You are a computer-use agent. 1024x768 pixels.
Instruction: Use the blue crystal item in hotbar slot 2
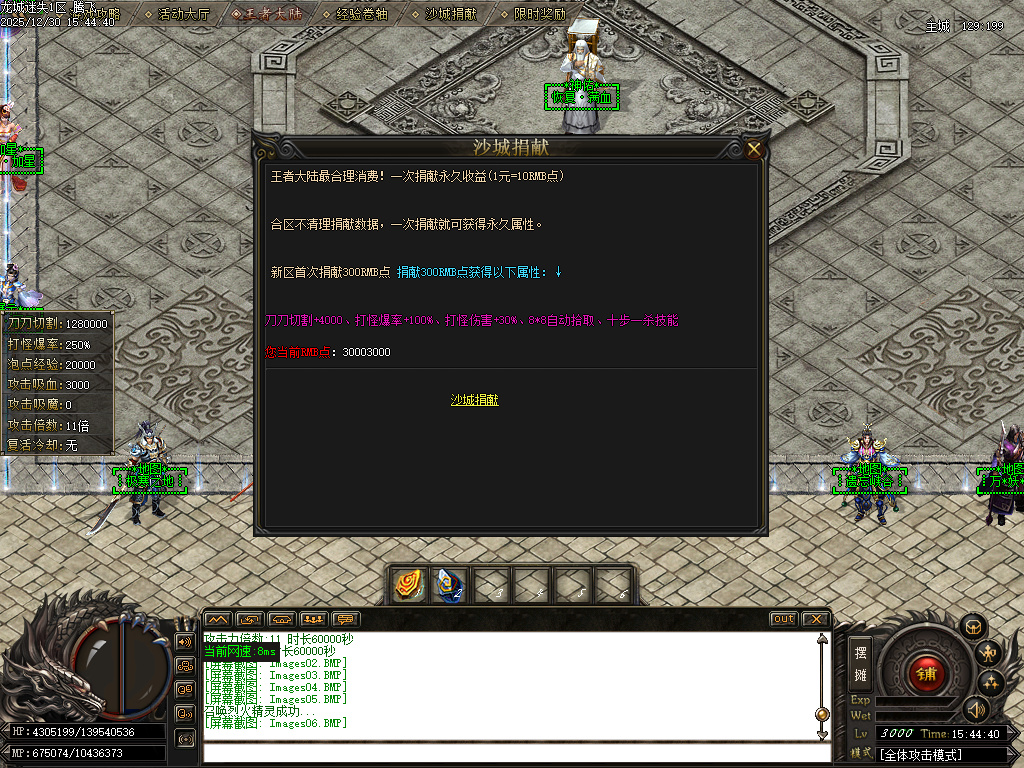pos(449,585)
